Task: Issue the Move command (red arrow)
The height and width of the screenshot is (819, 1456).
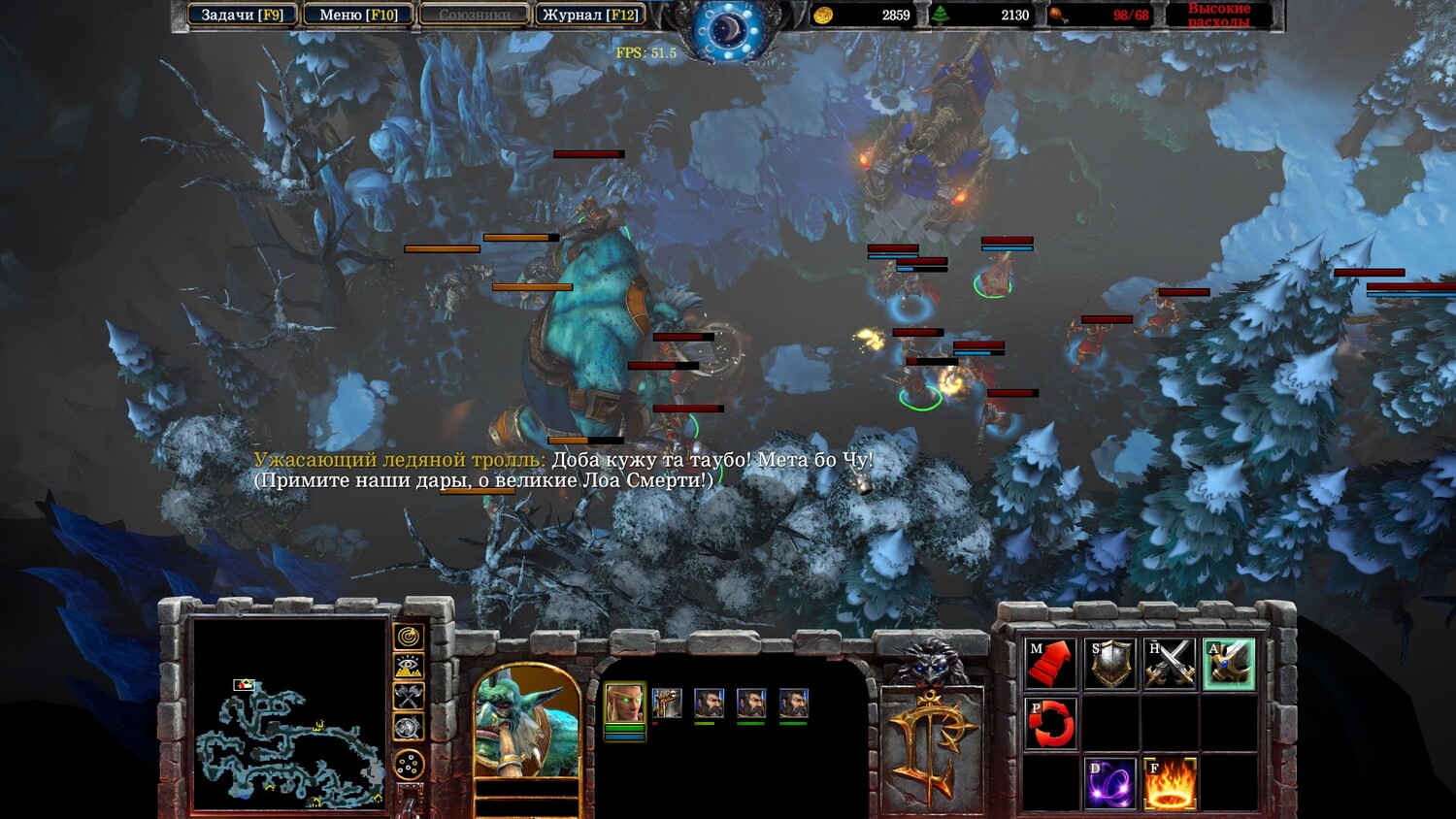Action: click(1050, 664)
